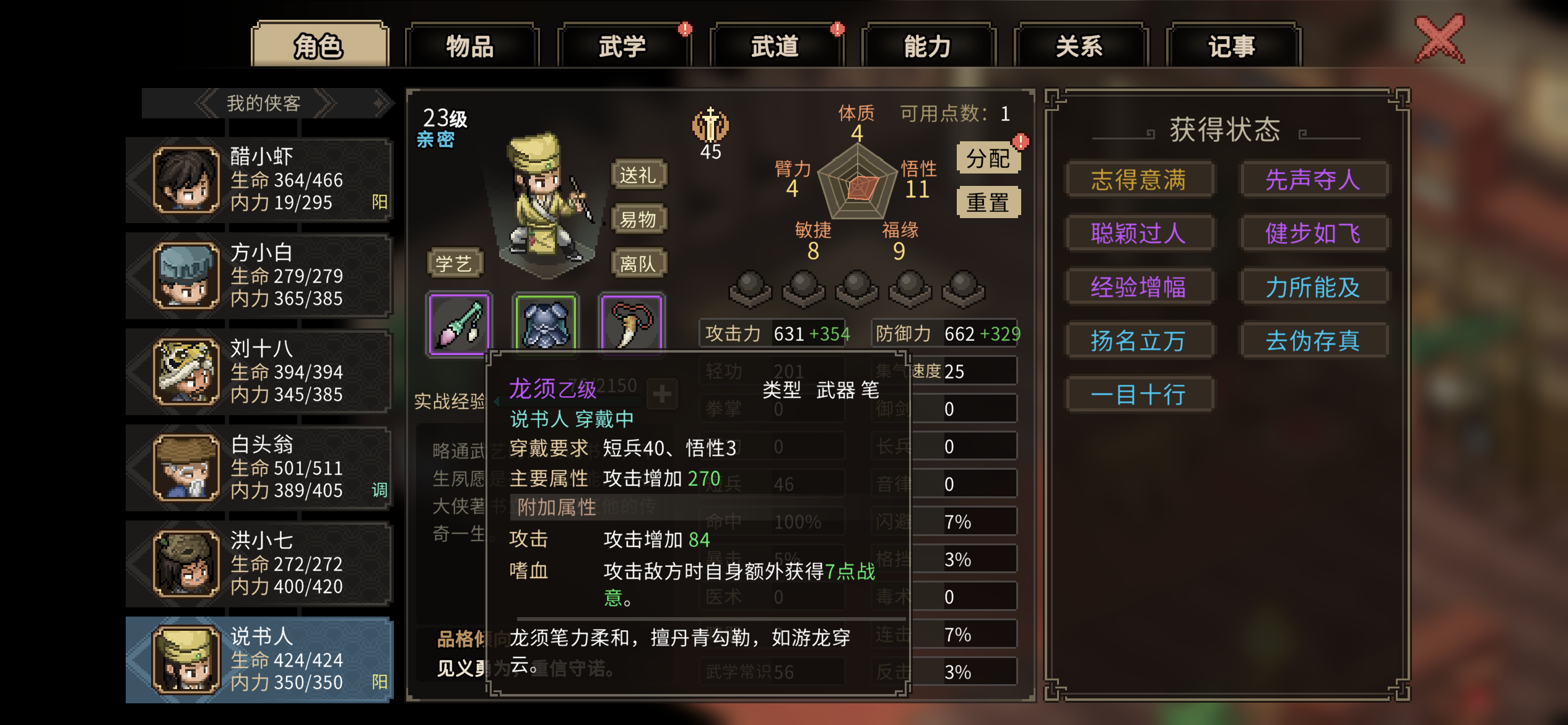
Task: Select party member 醋小虾
Action: tap(260, 180)
